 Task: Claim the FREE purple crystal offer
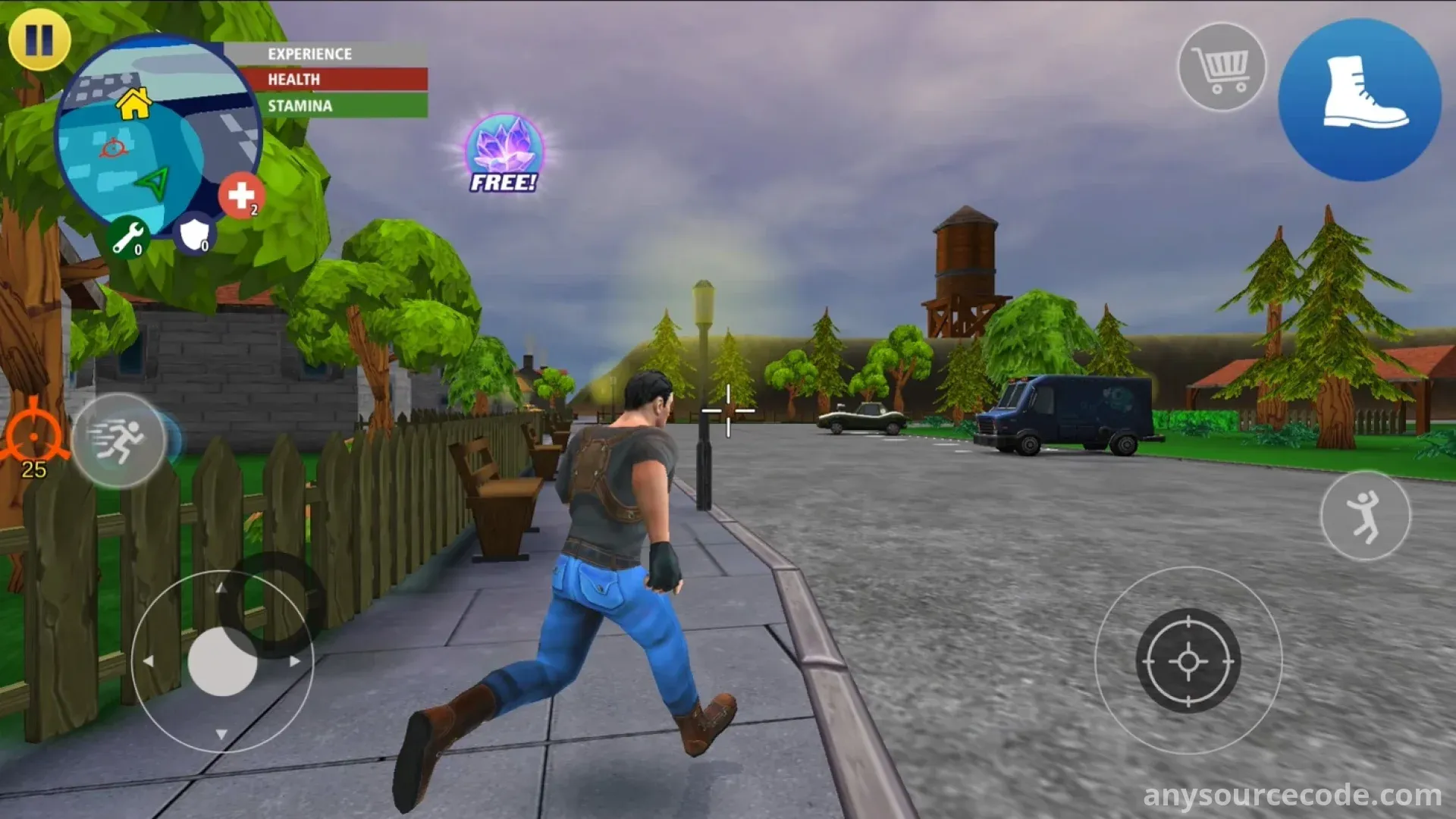pos(504,154)
